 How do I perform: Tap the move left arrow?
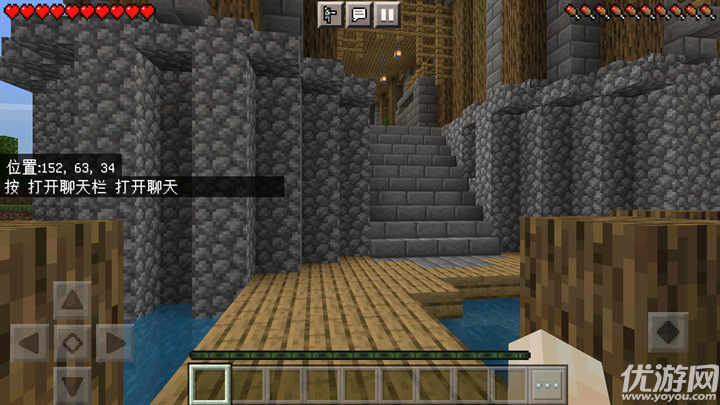(30, 342)
